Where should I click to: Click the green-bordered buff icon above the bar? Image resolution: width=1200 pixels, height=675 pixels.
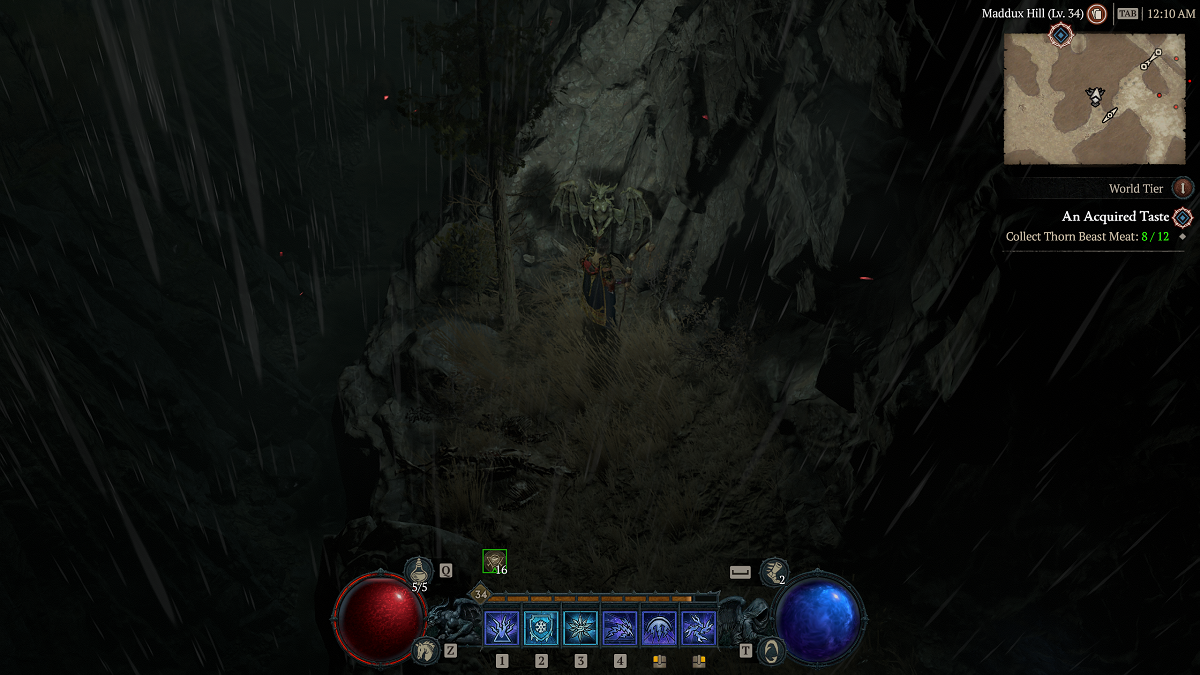[494, 561]
